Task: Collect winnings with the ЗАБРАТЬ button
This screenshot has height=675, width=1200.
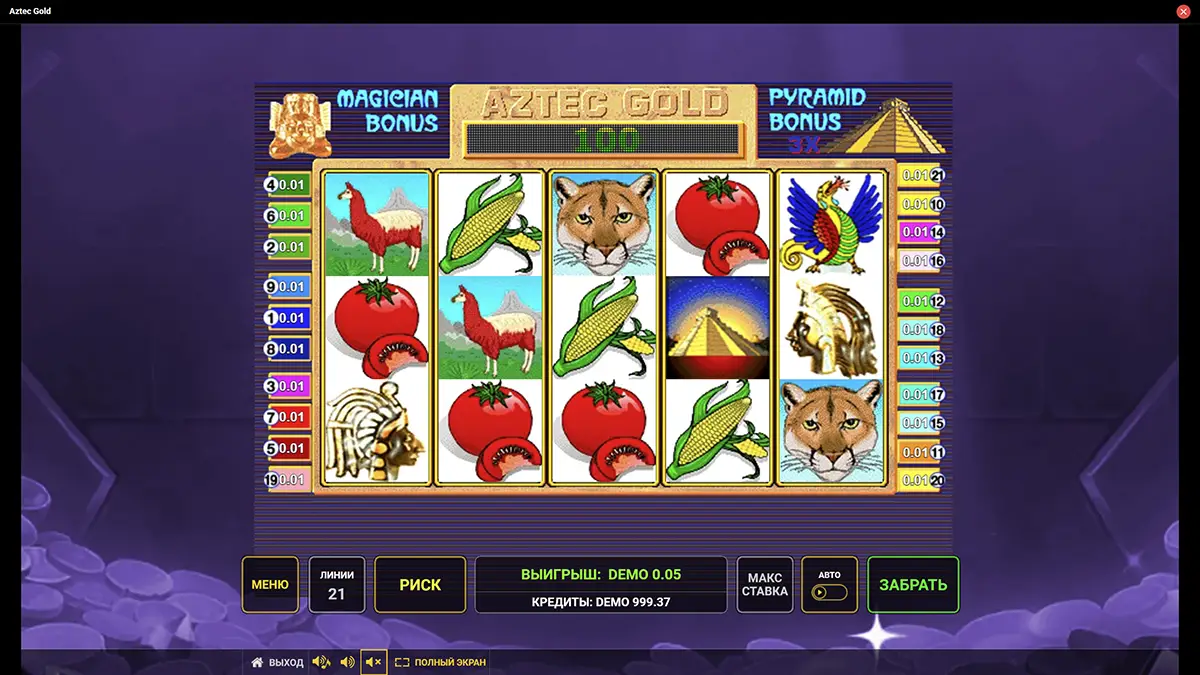Action: tap(913, 585)
